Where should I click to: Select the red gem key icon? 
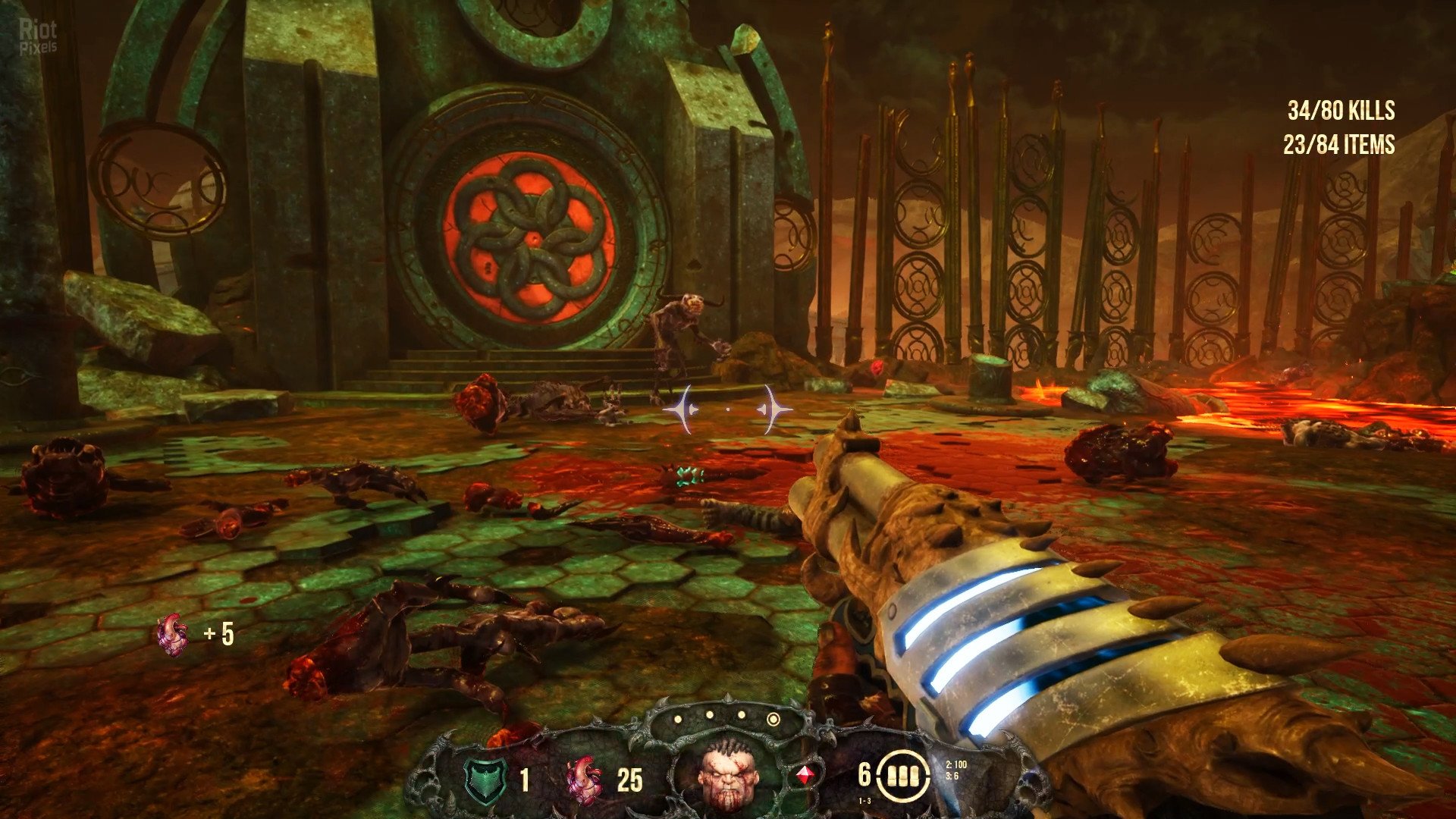click(x=805, y=776)
